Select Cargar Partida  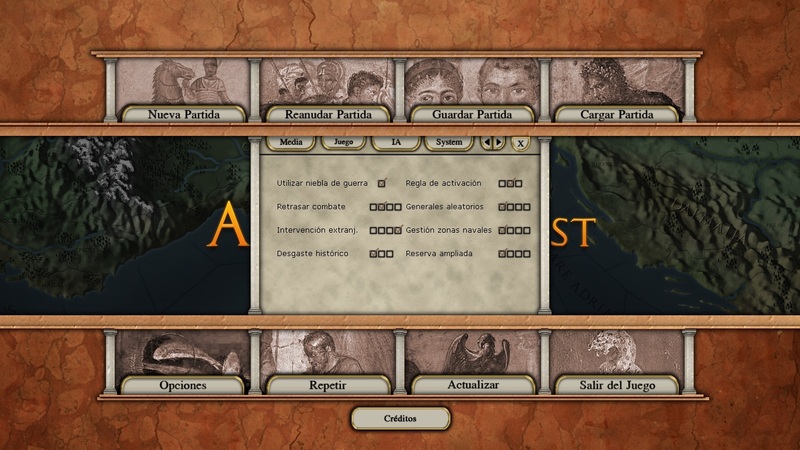(617, 114)
